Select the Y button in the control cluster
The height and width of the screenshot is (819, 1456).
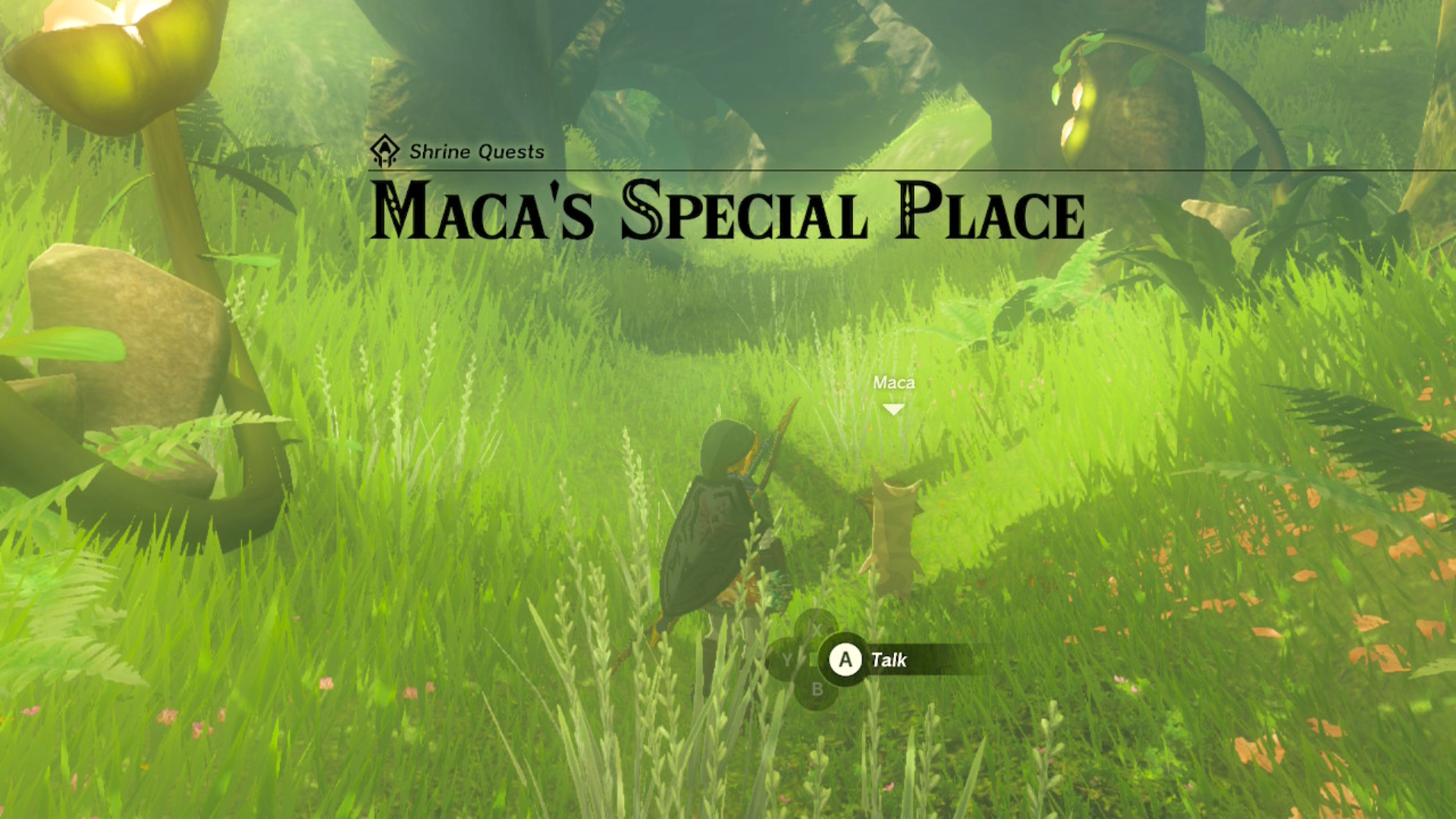point(787,658)
